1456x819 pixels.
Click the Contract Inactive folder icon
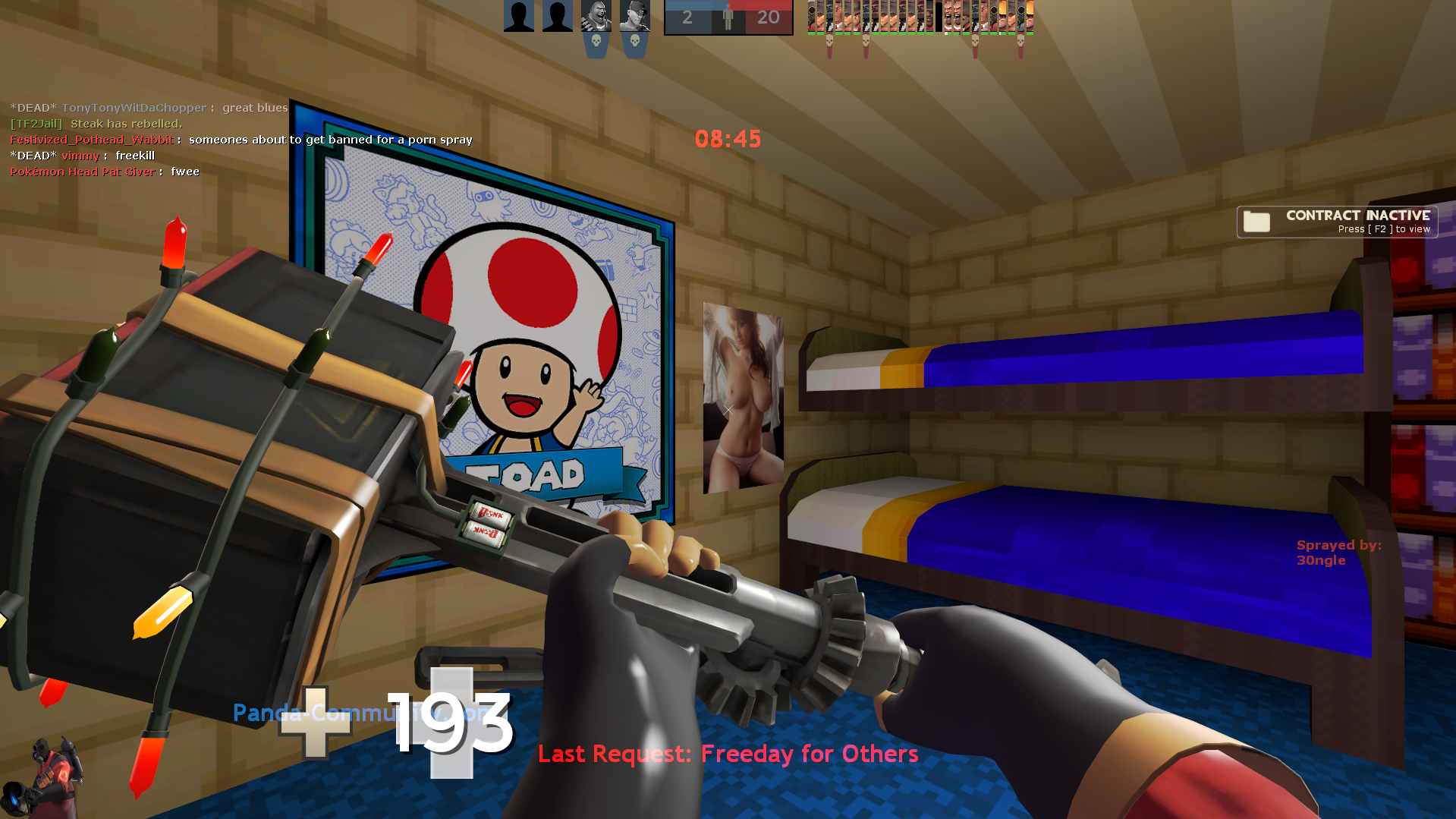[1257, 221]
